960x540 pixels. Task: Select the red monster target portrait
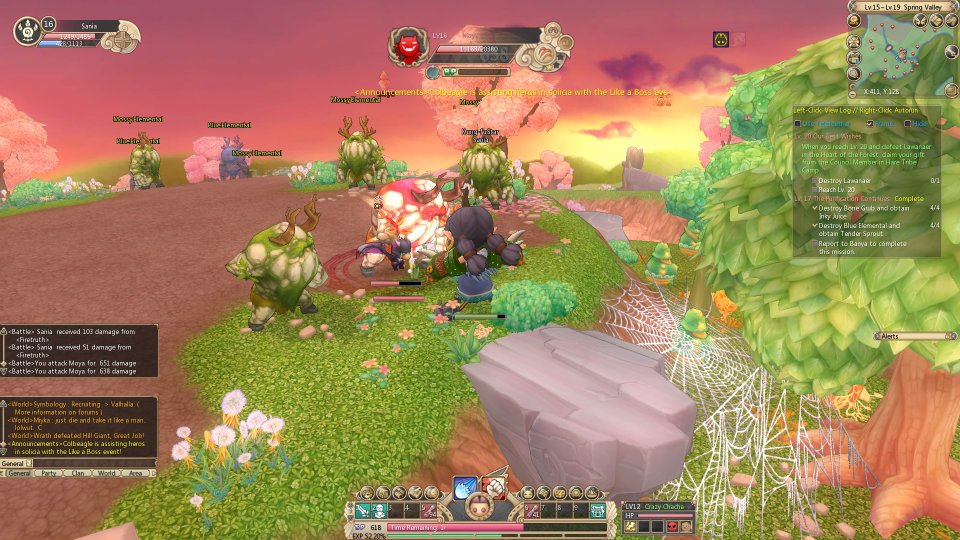point(407,46)
